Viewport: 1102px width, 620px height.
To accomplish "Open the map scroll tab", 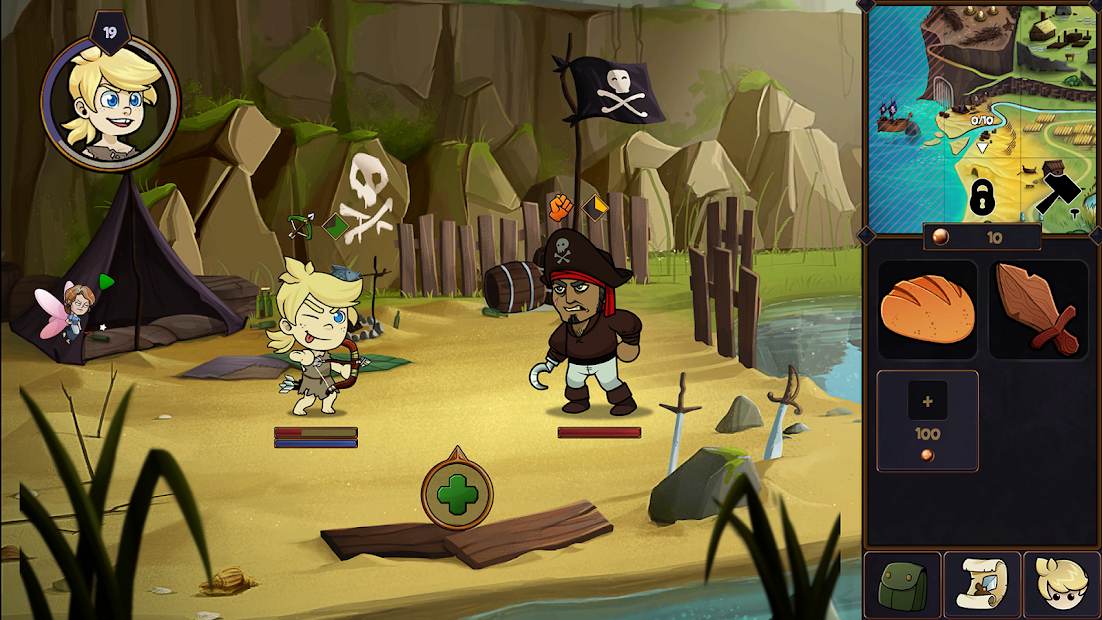I will tap(982, 584).
